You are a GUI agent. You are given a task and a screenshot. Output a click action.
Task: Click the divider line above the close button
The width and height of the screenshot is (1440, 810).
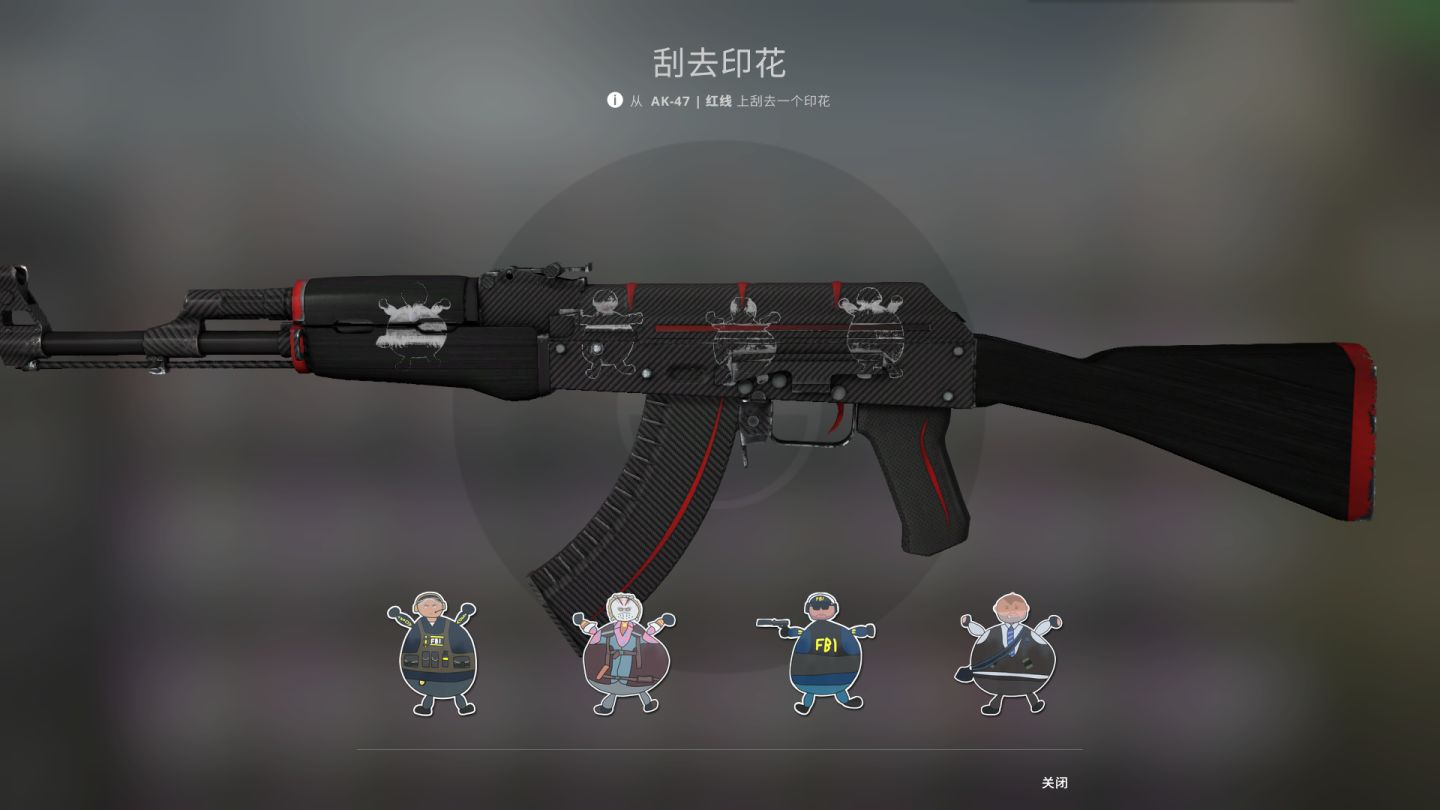pyautogui.click(x=719, y=747)
